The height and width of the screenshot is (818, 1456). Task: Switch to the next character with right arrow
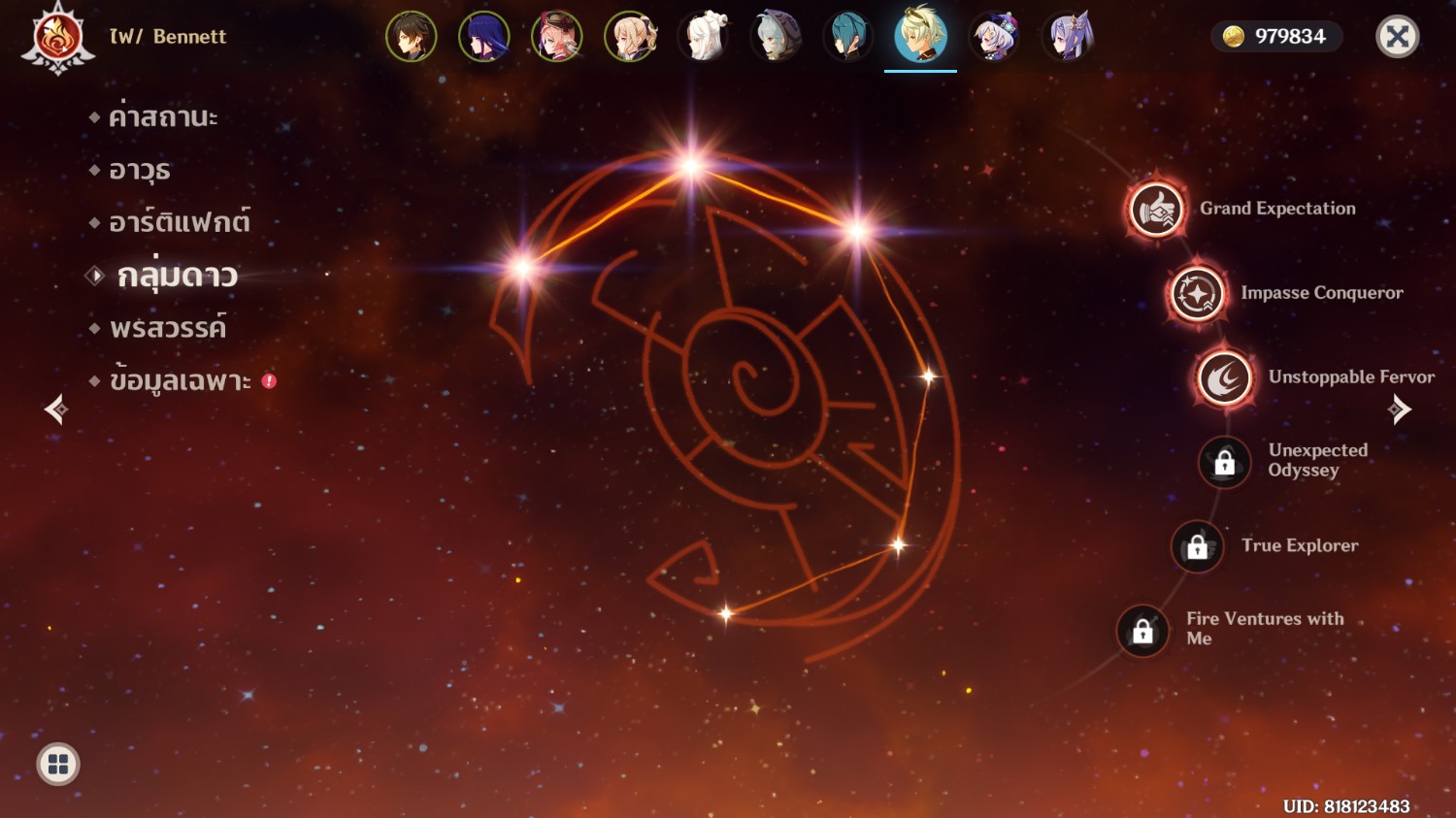[x=1399, y=409]
